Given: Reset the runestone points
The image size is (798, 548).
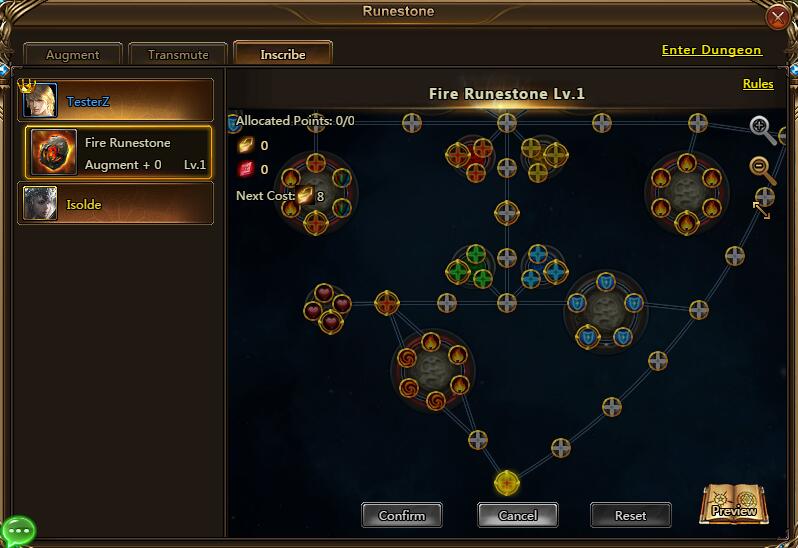Looking at the screenshot, I should [630, 515].
